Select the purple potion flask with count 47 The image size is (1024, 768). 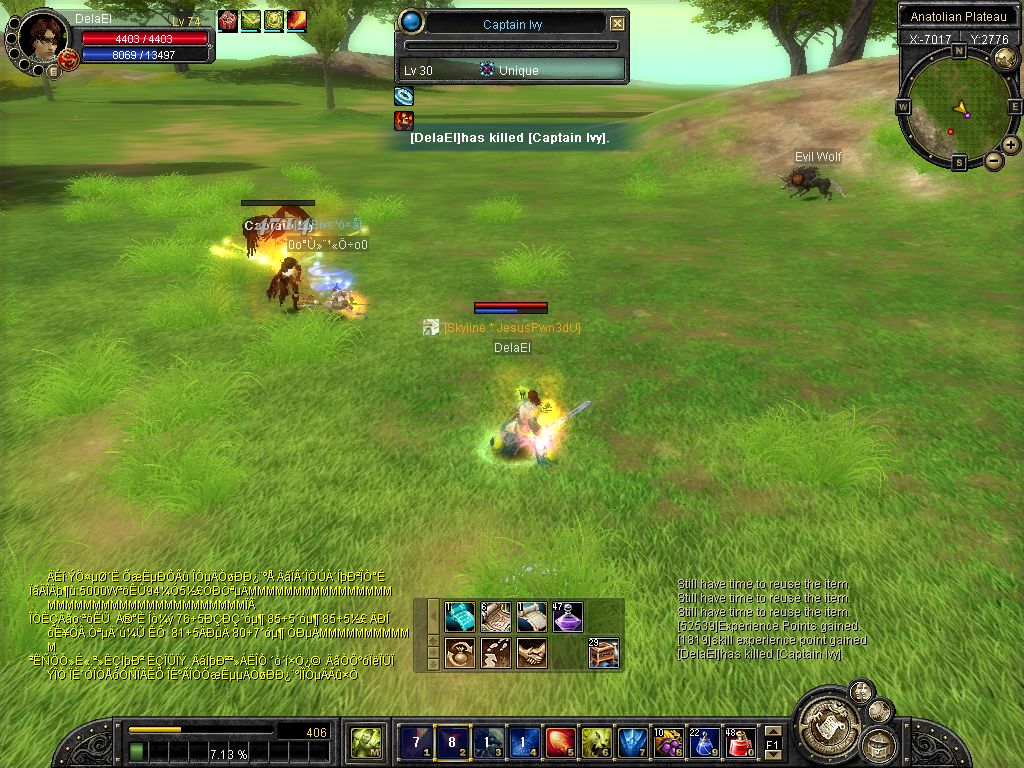click(567, 617)
